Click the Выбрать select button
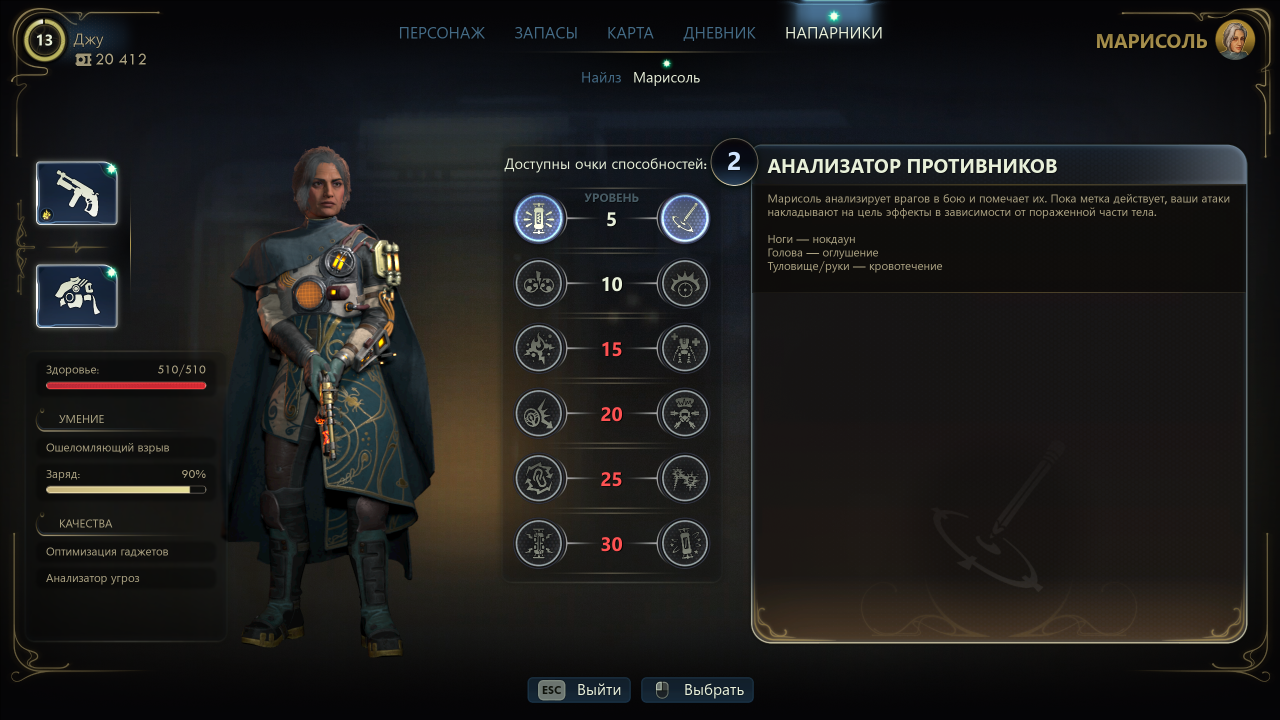This screenshot has height=720, width=1280. (697, 690)
